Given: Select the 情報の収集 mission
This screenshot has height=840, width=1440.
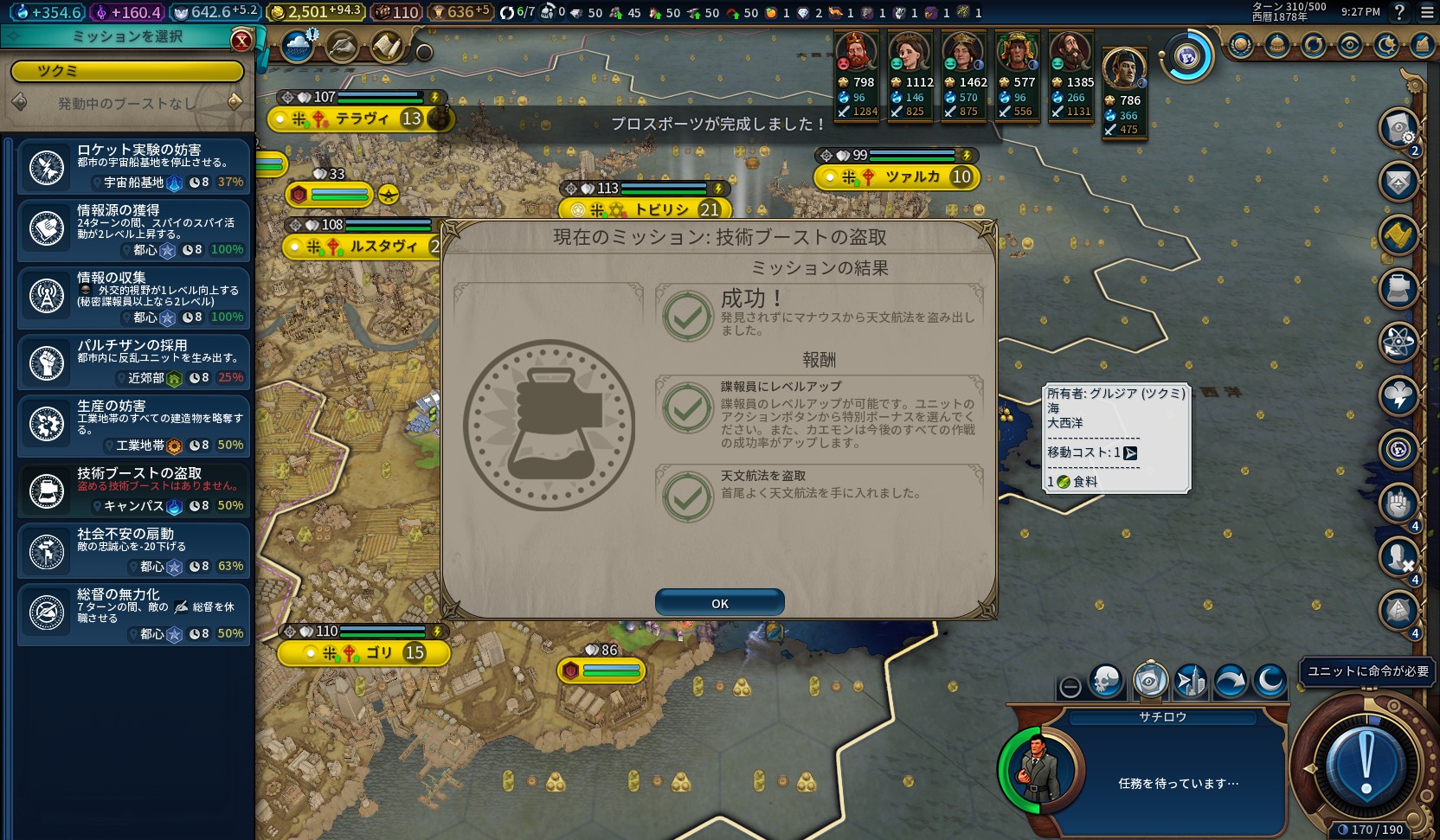Looking at the screenshot, I should (x=134, y=297).
